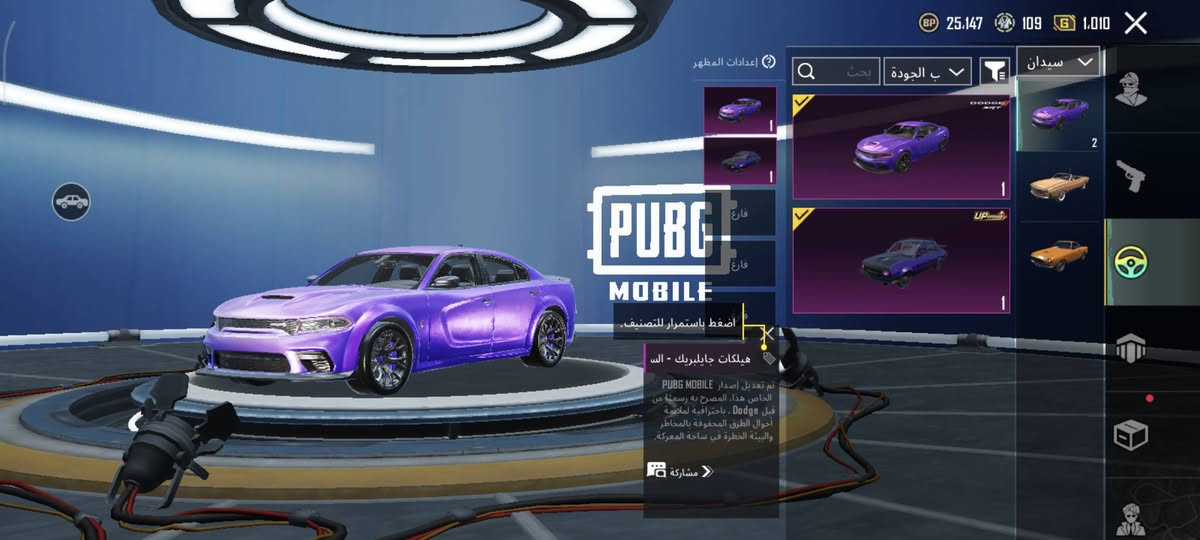Choose the dark blue car skin card

pyautogui.click(x=900, y=260)
